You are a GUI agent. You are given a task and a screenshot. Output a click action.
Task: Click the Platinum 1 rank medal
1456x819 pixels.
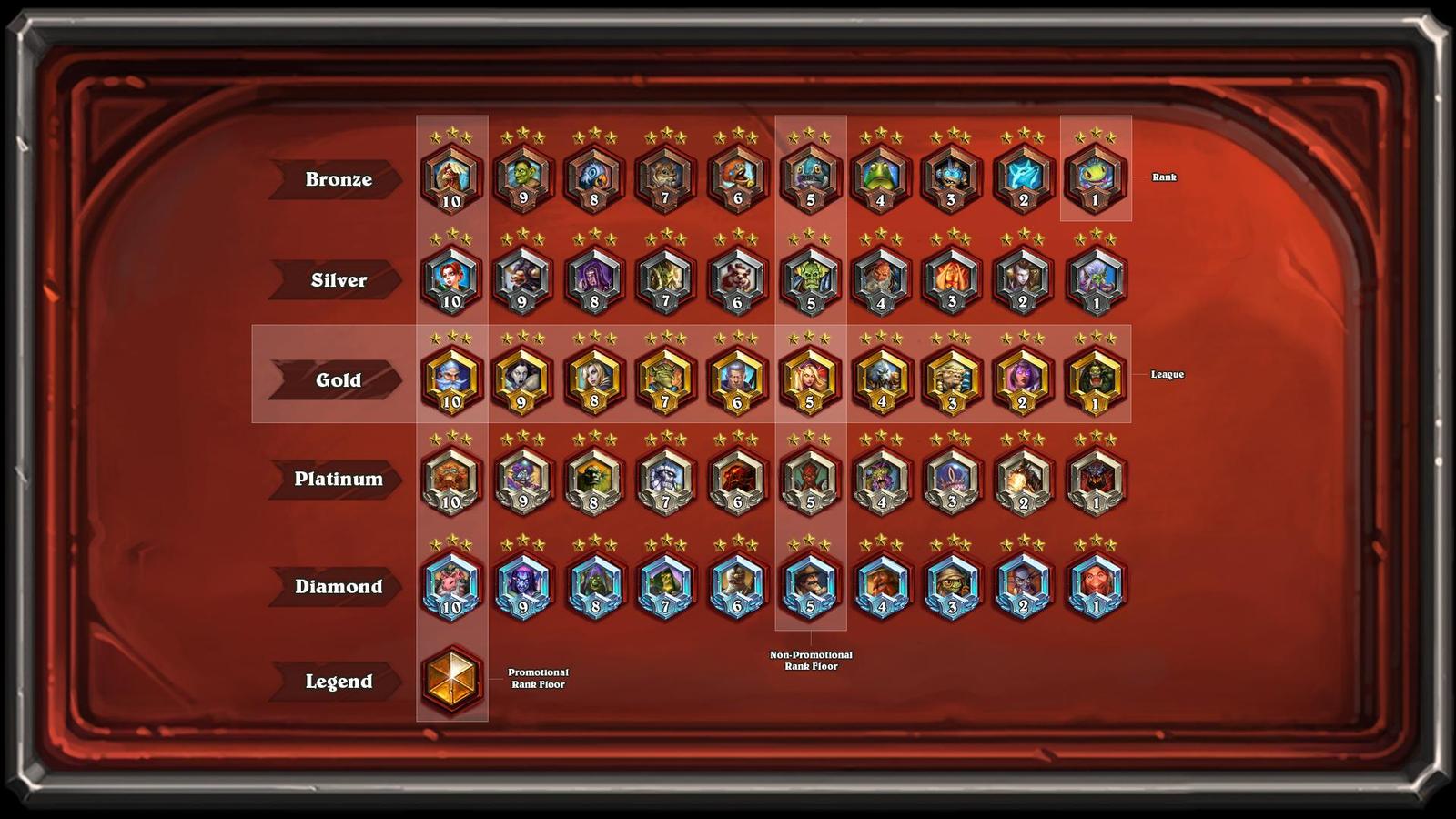(x=1095, y=480)
